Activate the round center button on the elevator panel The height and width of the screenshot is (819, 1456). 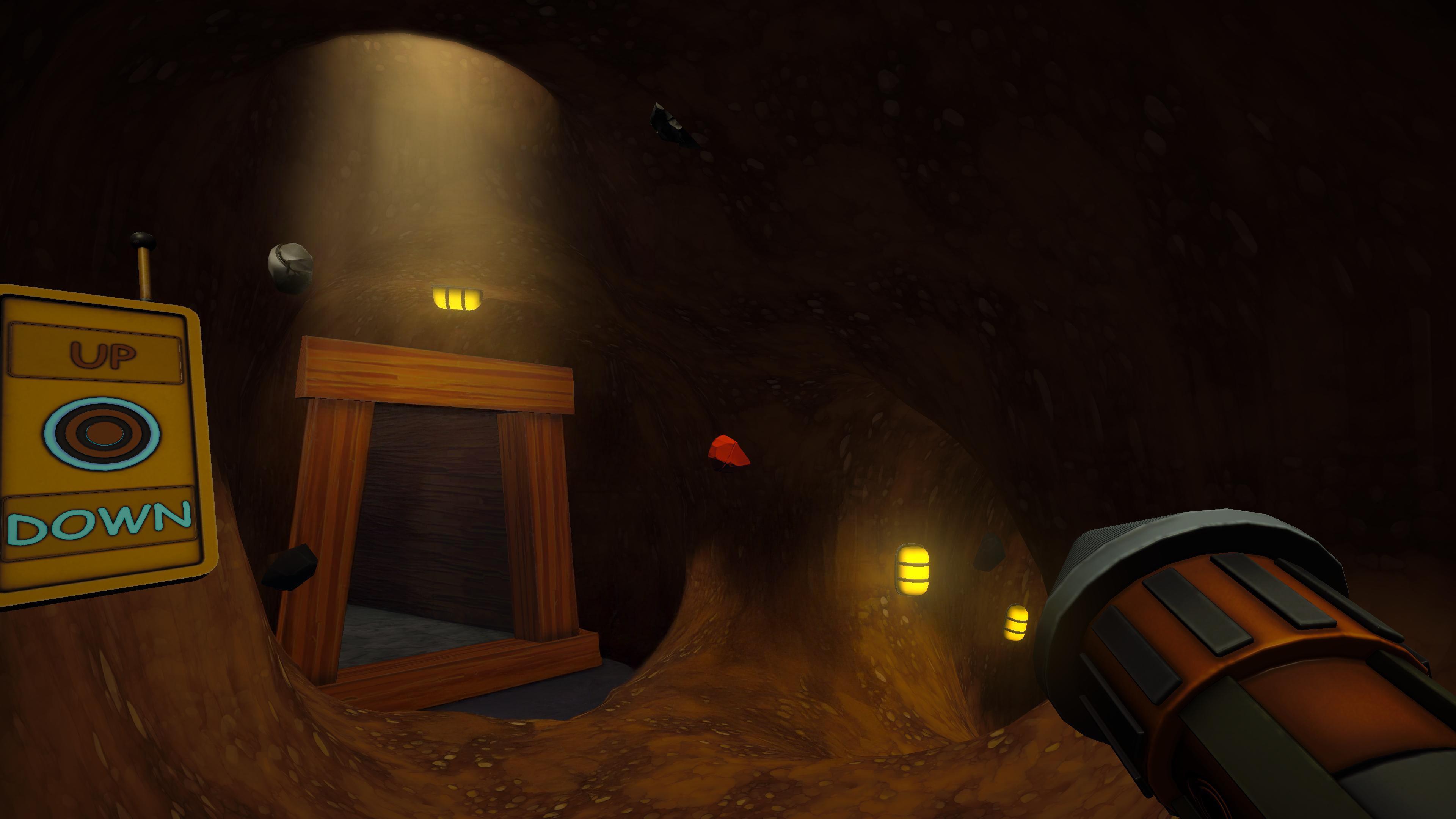[x=102, y=433]
